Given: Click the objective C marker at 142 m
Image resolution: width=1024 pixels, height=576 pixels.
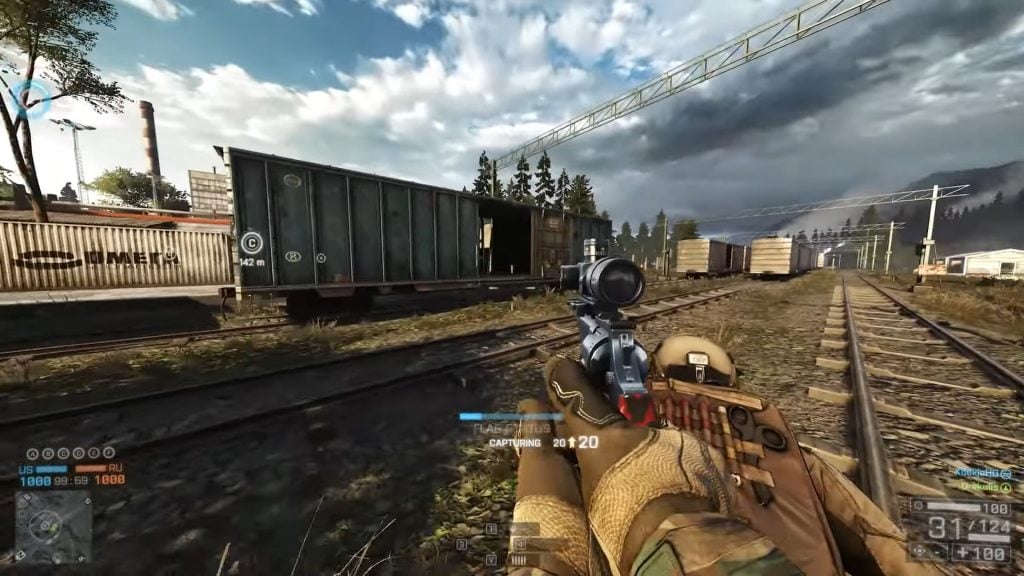Looking at the screenshot, I should click(251, 241).
